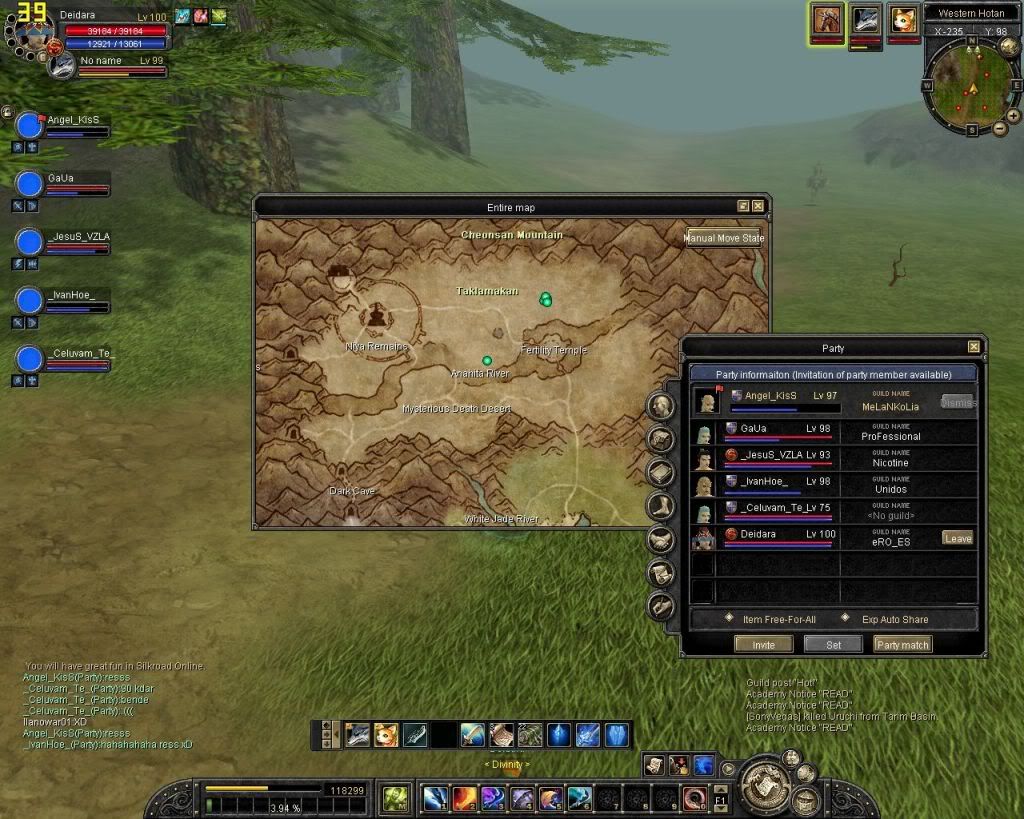Click the Invite button in Party window
The width and height of the screenshot is (1024, 819).
point(763,645)
